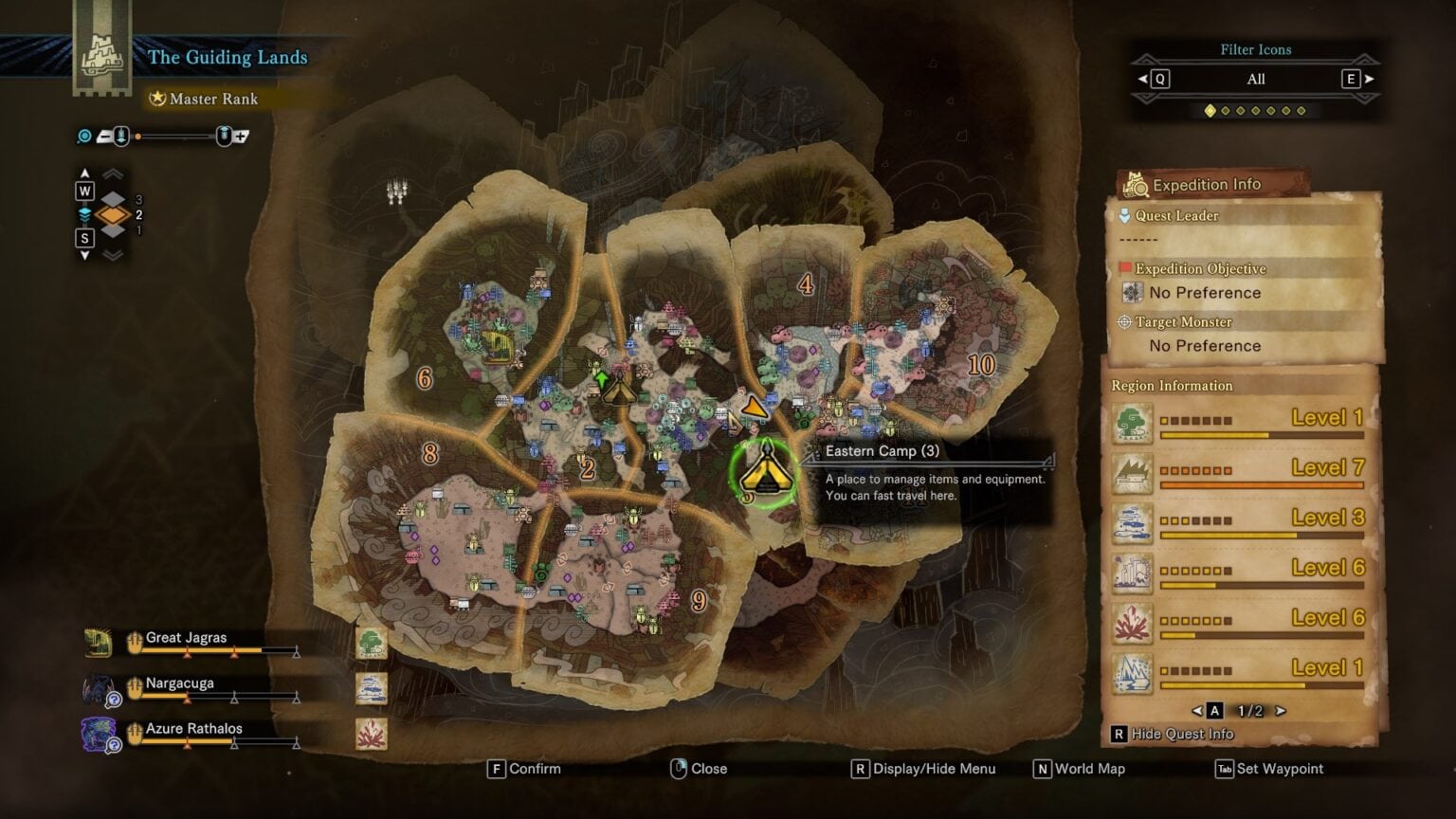Click the upward chevron above layer selector
Viewport: 1456px width, 819px height.
tap(112, 173)
